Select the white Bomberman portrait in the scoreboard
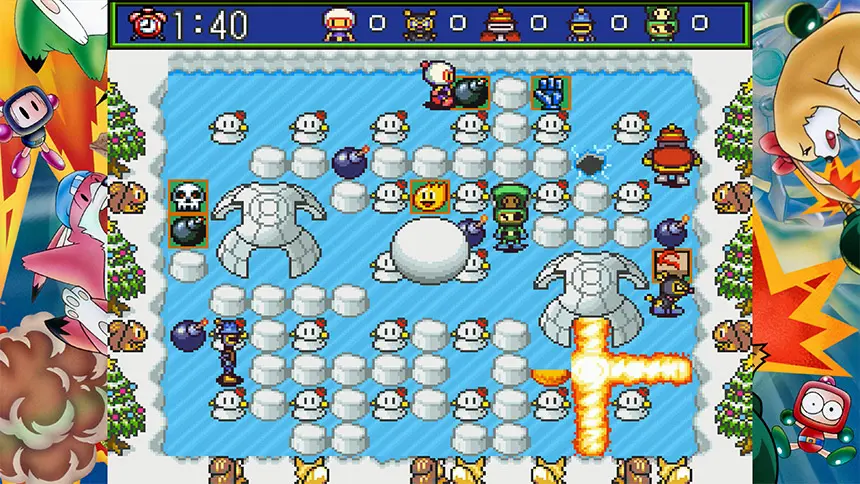Image resolution: width=860 pixels, height=484 pixels. pyautogui.click(x=338, y=23)
